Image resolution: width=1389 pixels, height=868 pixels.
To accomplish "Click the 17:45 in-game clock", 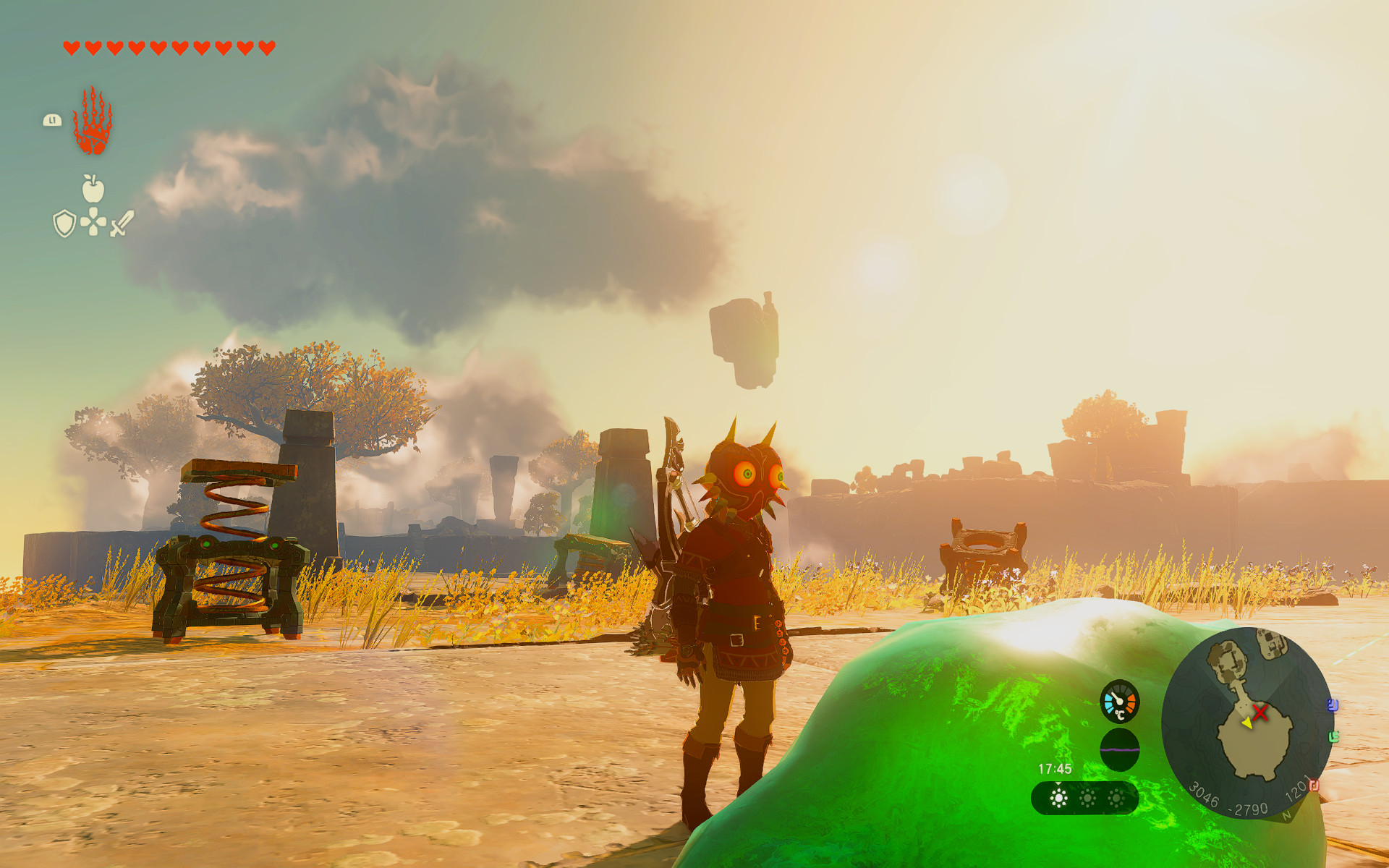I will pos(1055,769).
